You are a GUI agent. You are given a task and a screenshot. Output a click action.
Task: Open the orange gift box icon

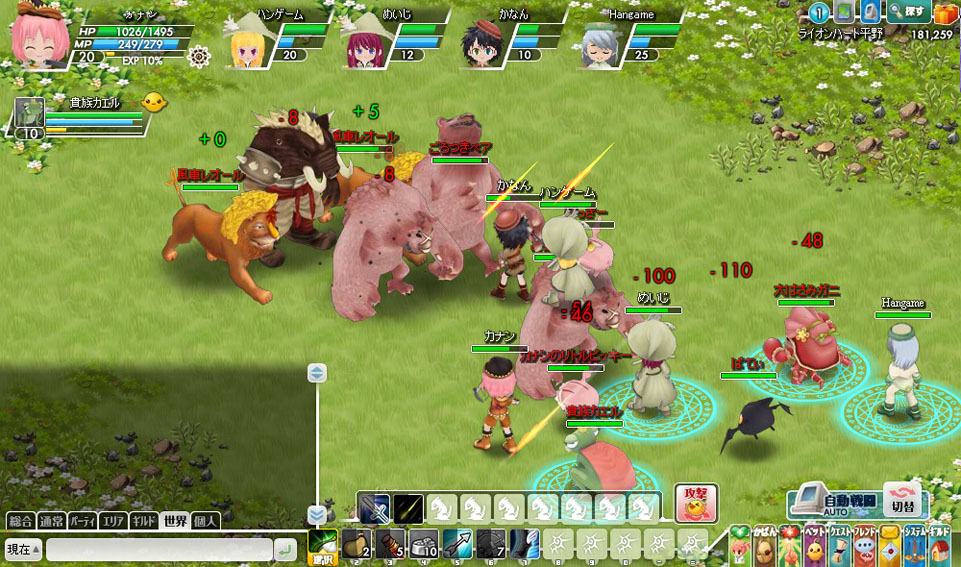pyautogui.click(x=945, y=12)
